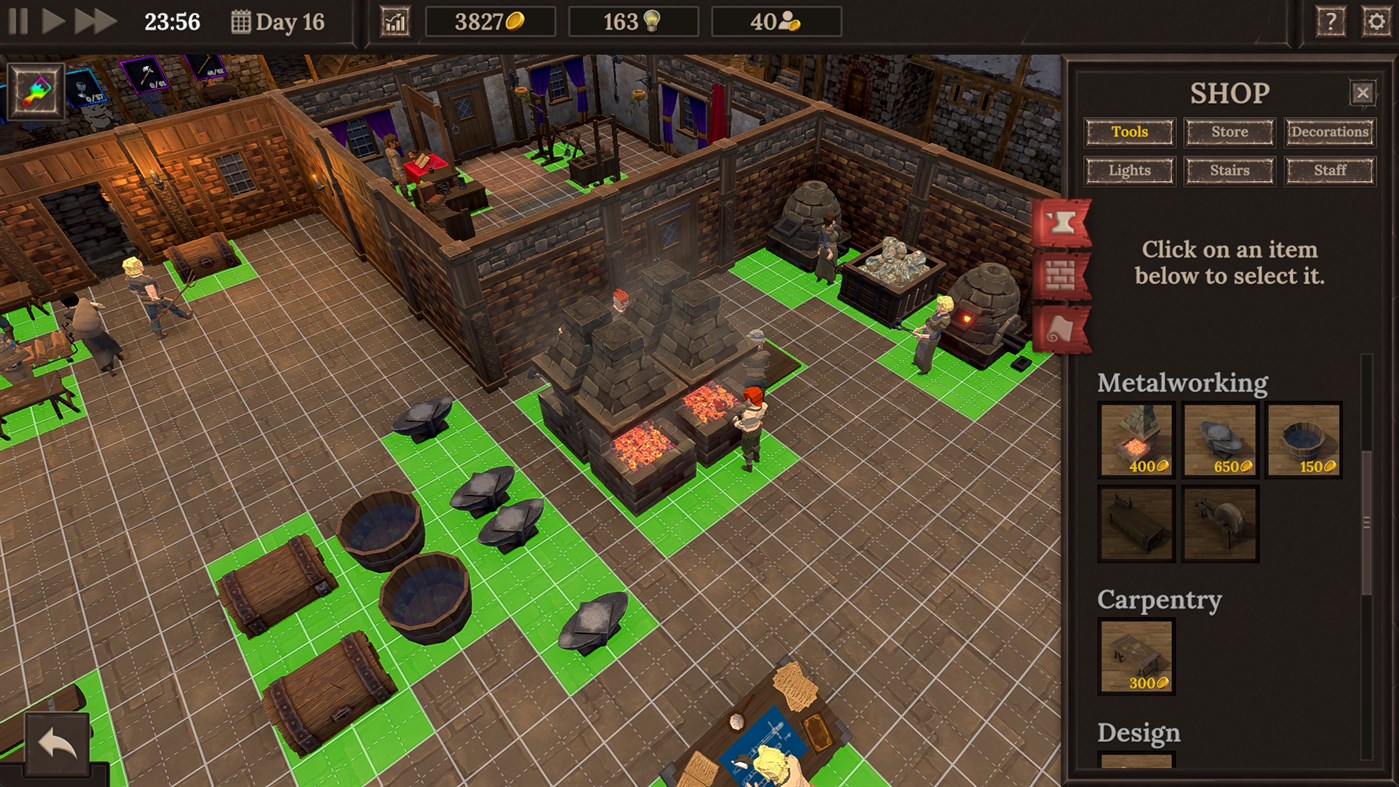1399x787 pixels.
Task: Select the Staff shop tab
Action: (1330, 170)
